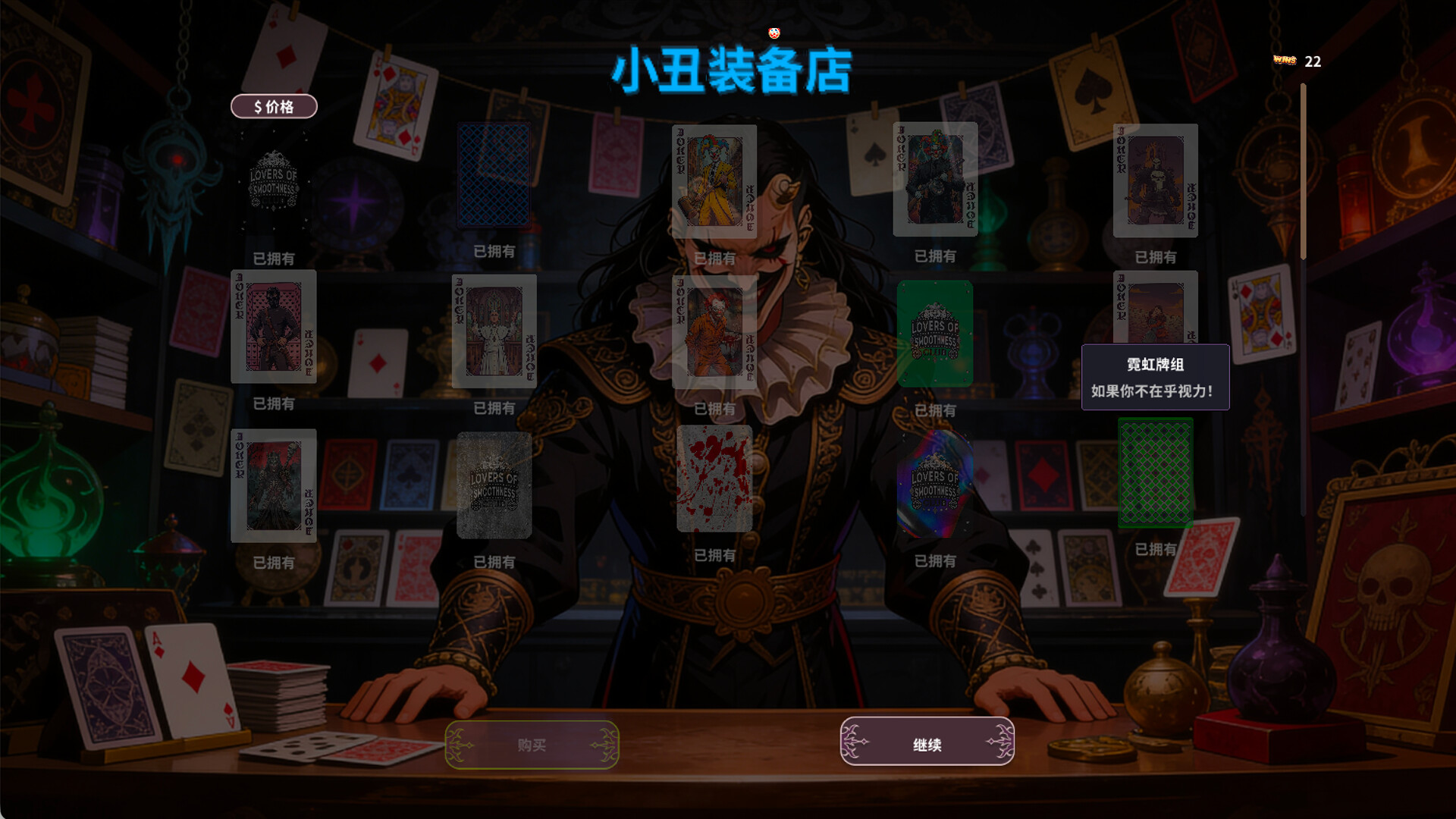Select the skull-faced Punisher Joker card top right

click(1156, 182)
